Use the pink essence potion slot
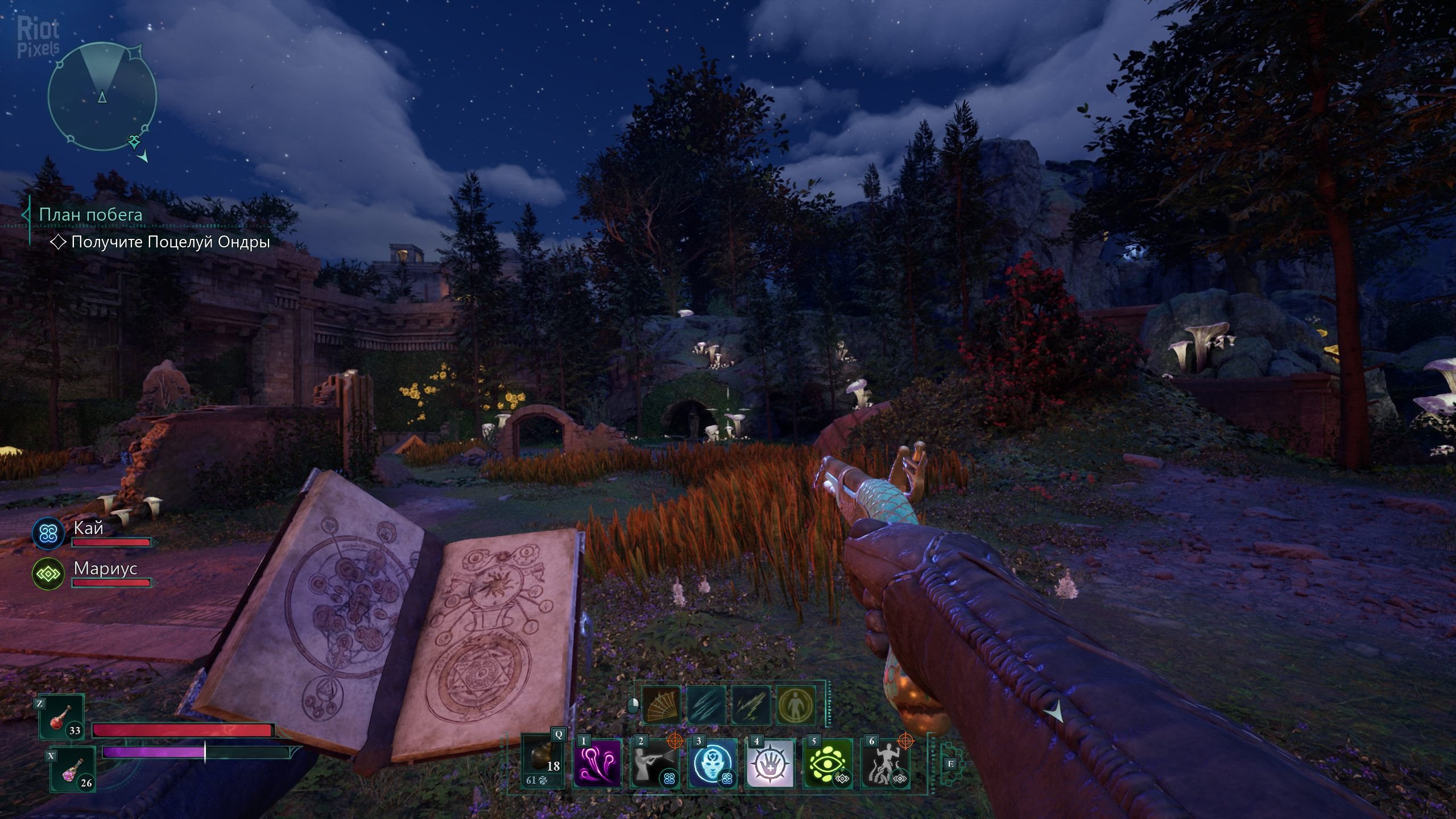Viewport: 1456px width, 819px height. tap(73, 770)
